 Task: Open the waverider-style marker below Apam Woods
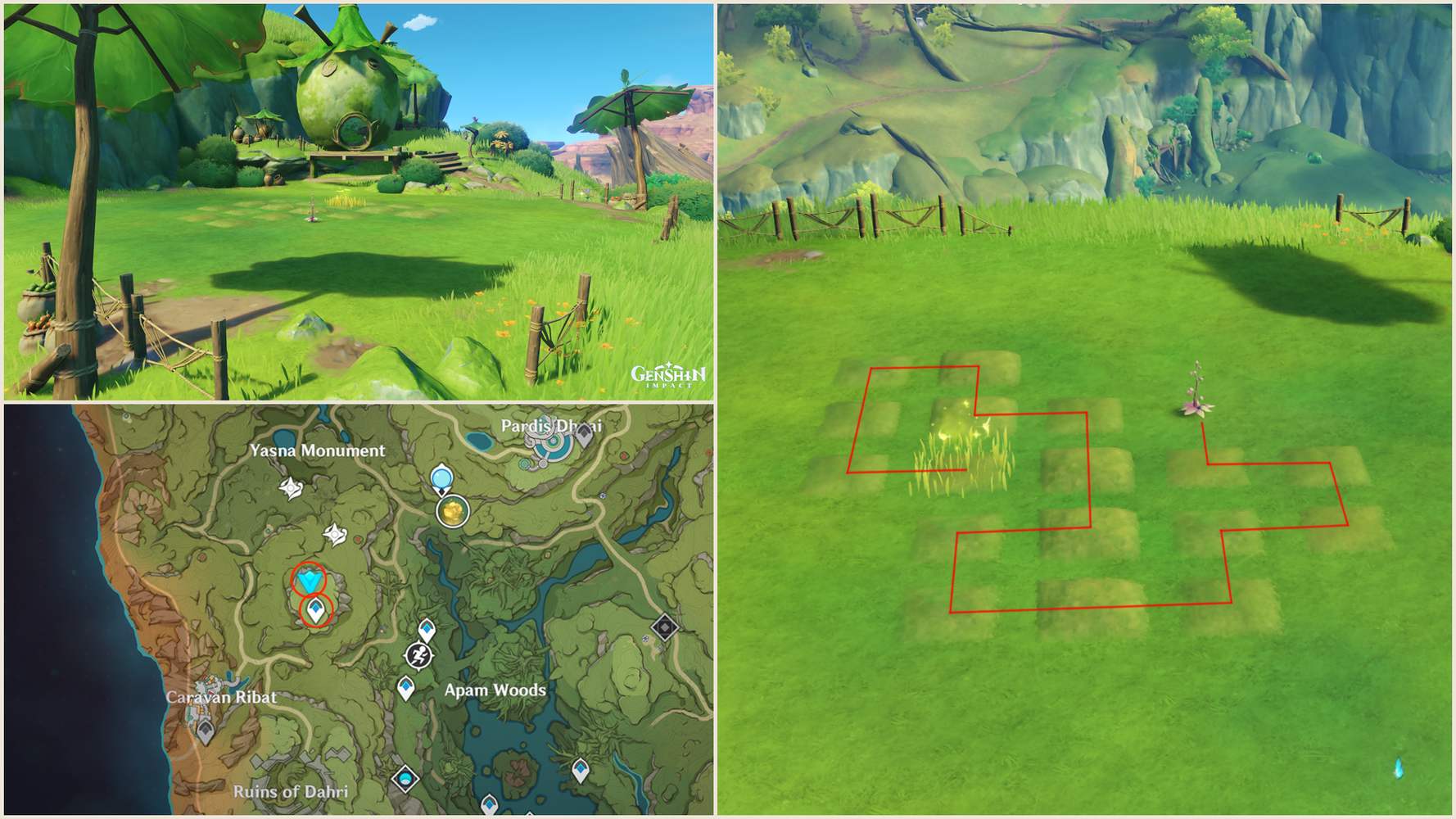tap(405, 779)
